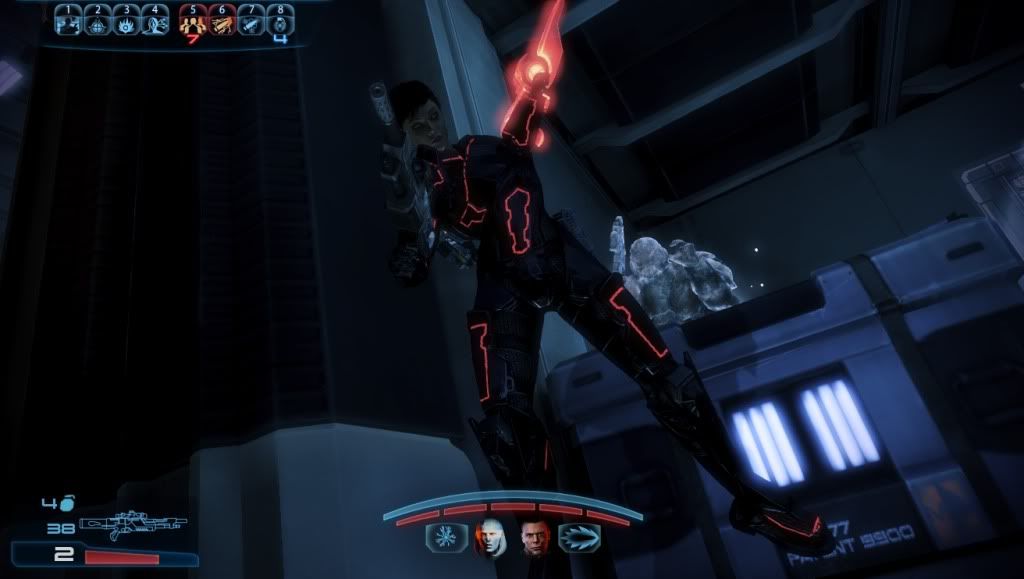Activate the power in hotbar slot 7

[x=251, y=22]
